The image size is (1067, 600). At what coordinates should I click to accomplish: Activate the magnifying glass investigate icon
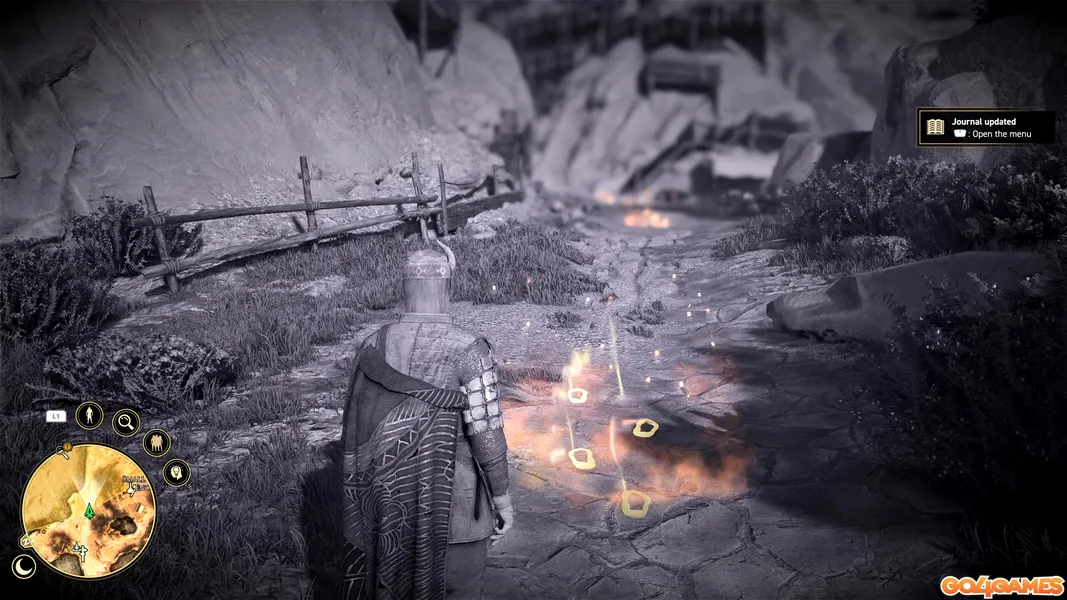pyautogui.click(x=126, y=423)
